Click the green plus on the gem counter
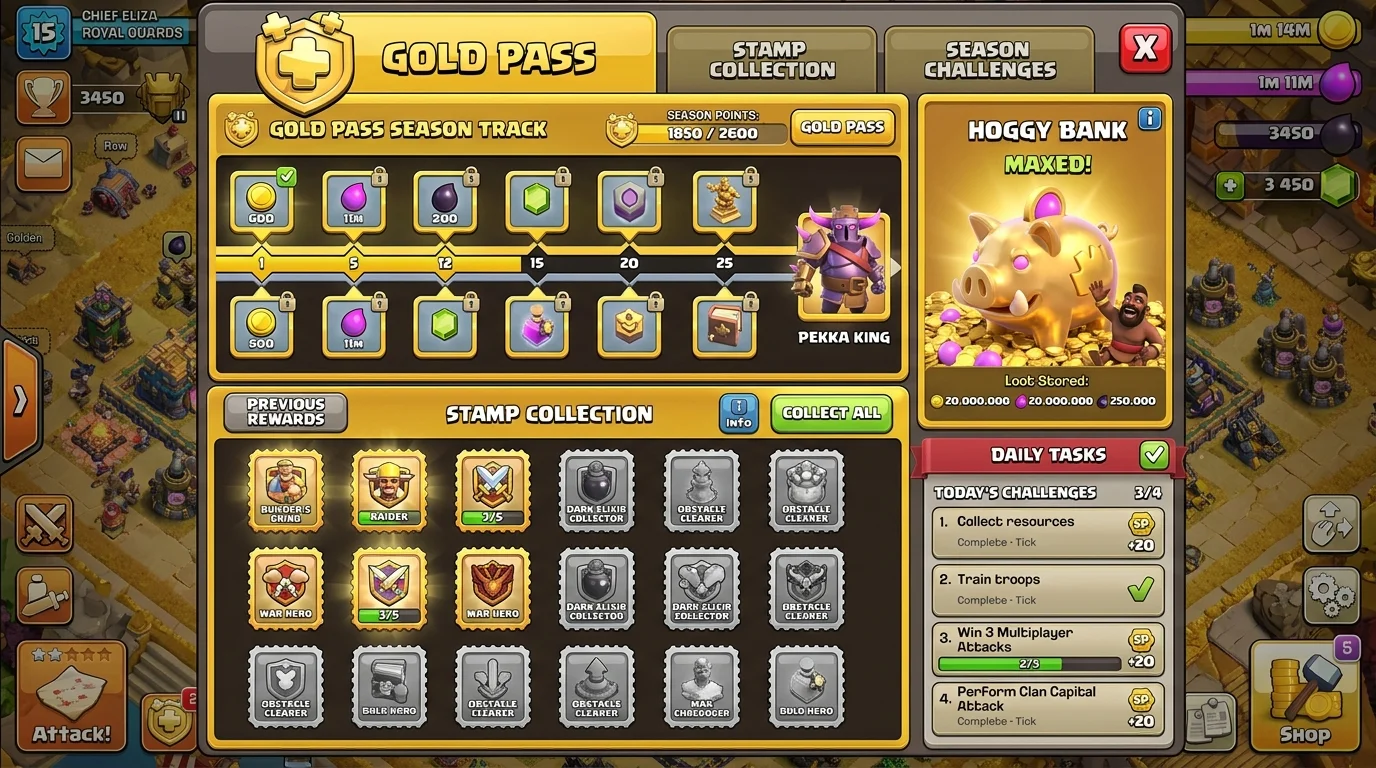Image resolution: width=1376 pixels, height=768 pixels. point(1232,185)
